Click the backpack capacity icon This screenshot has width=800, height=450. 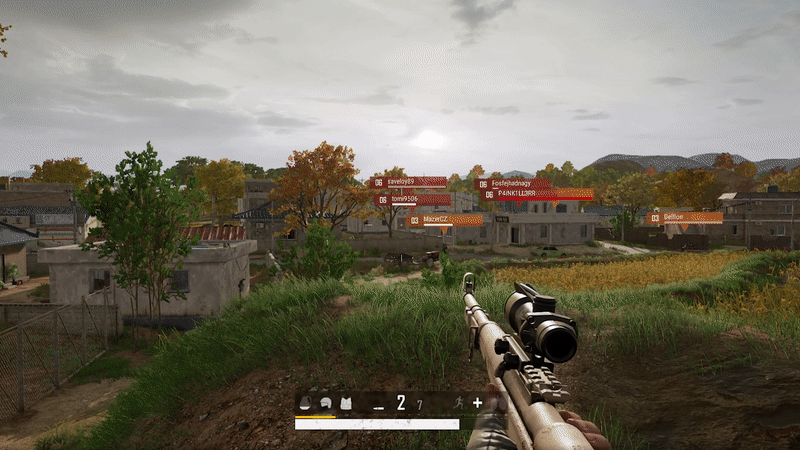click(x=306, y=403)
